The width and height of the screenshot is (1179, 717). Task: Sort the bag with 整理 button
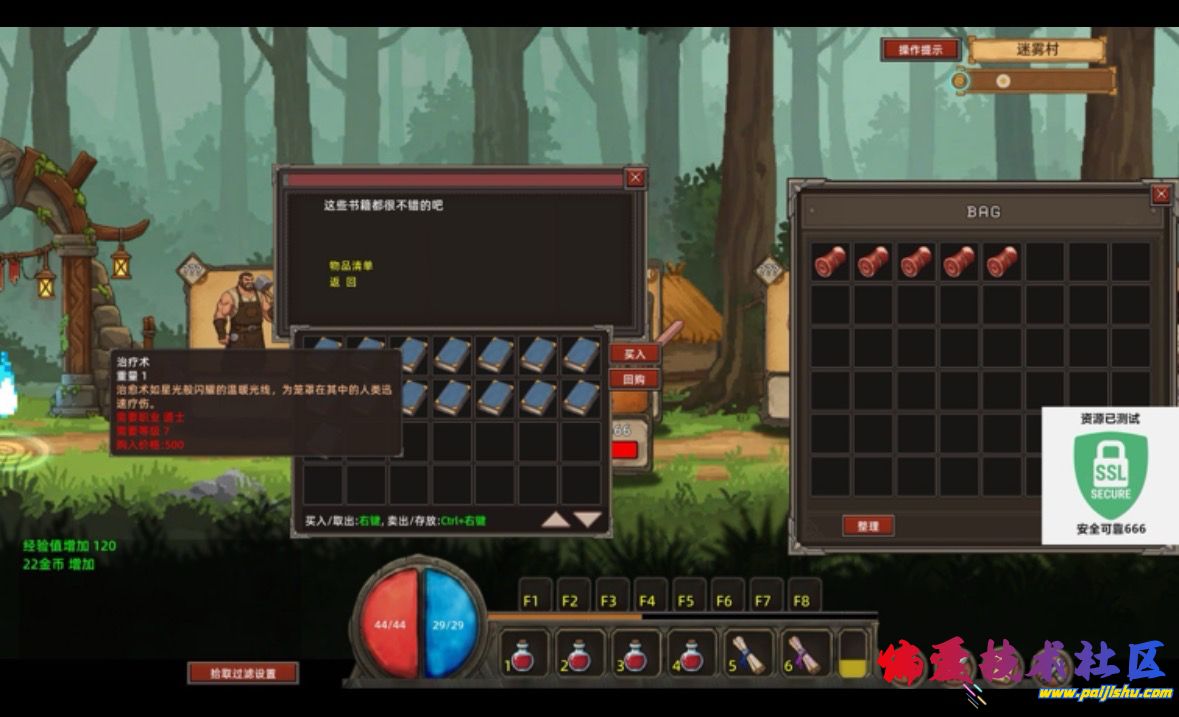[868, 526]
